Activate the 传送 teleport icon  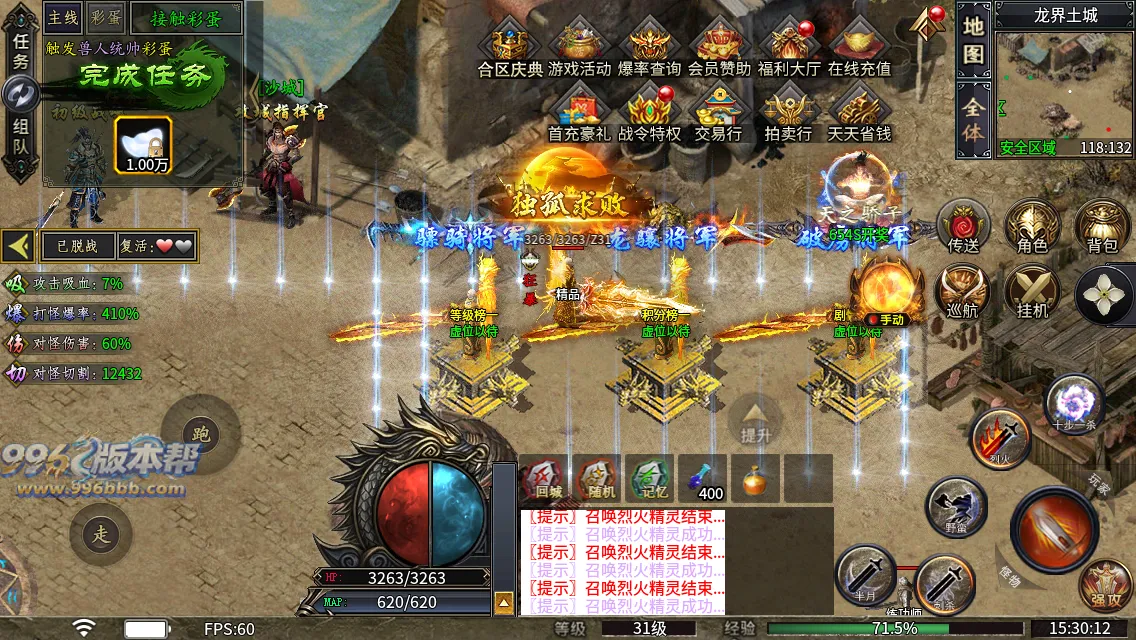click(x=963, y=226)
